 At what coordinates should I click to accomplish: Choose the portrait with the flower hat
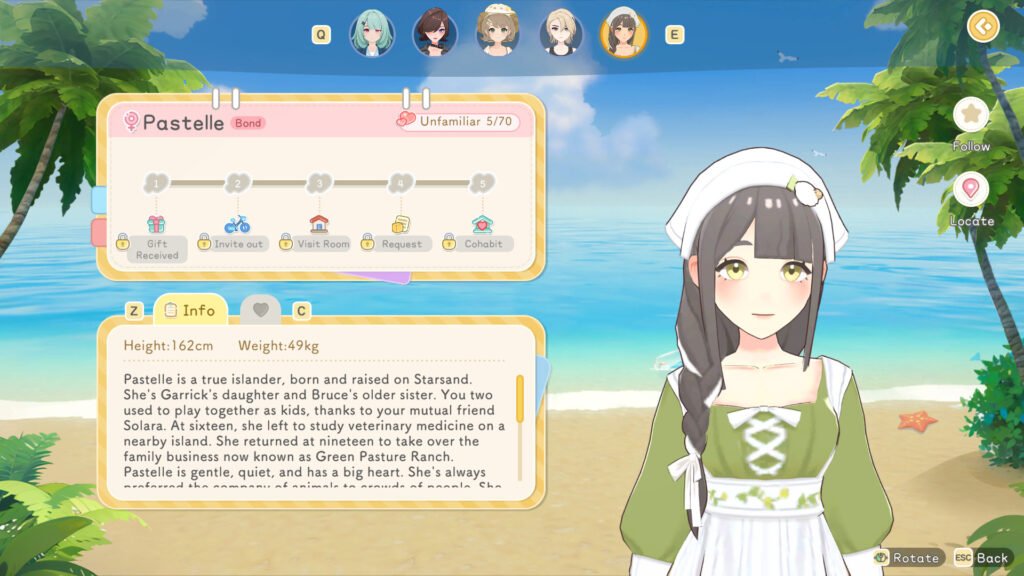coord(497,34)
